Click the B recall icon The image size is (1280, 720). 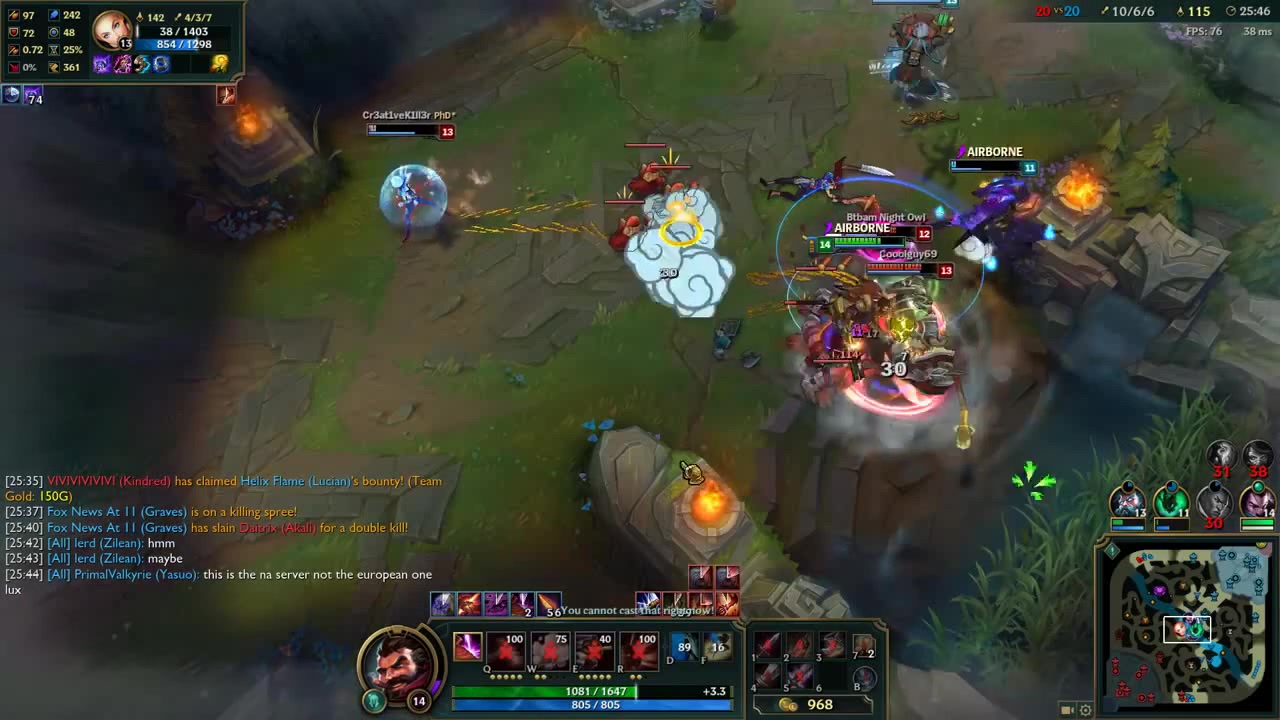[x=864, y=679]
